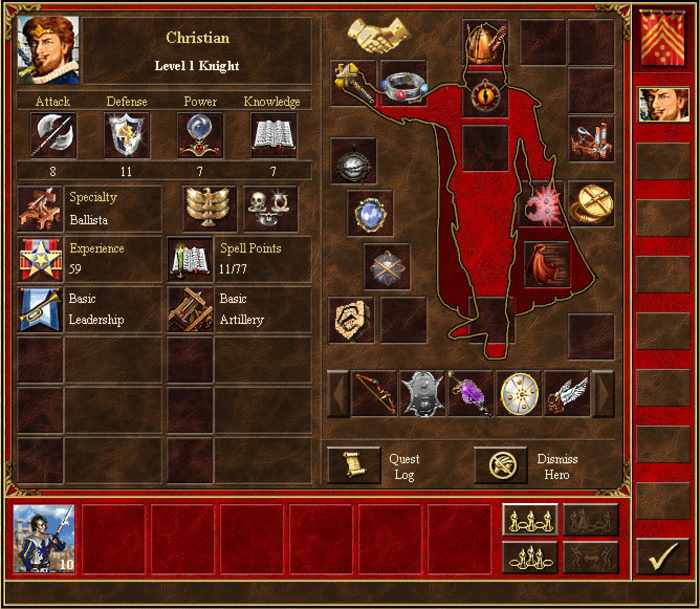The width and height of the screenshot is (700, 609).
Task: Confirm with the checkmark button
Action: coord(663,558)
